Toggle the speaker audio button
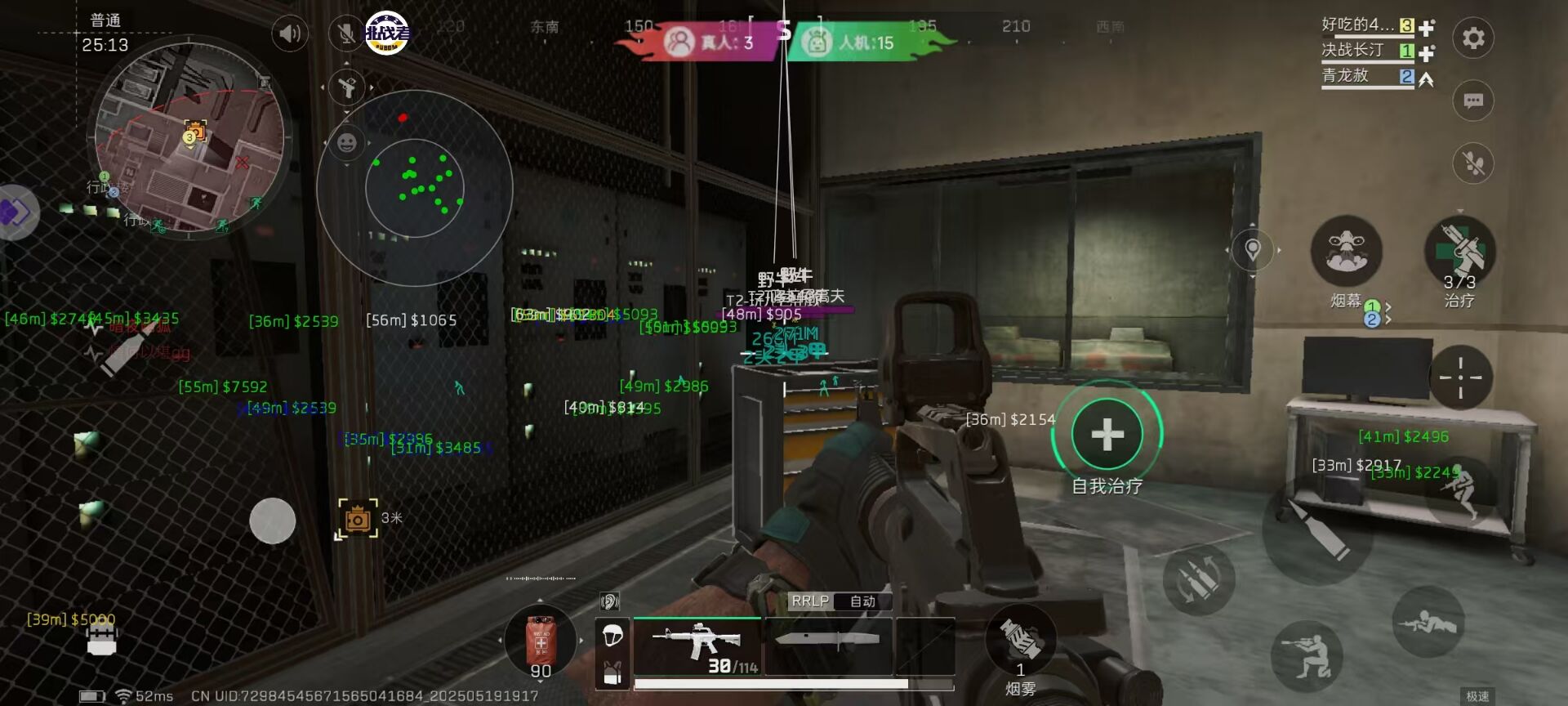This screenshot has height=706, width=1568. point(290,34)
